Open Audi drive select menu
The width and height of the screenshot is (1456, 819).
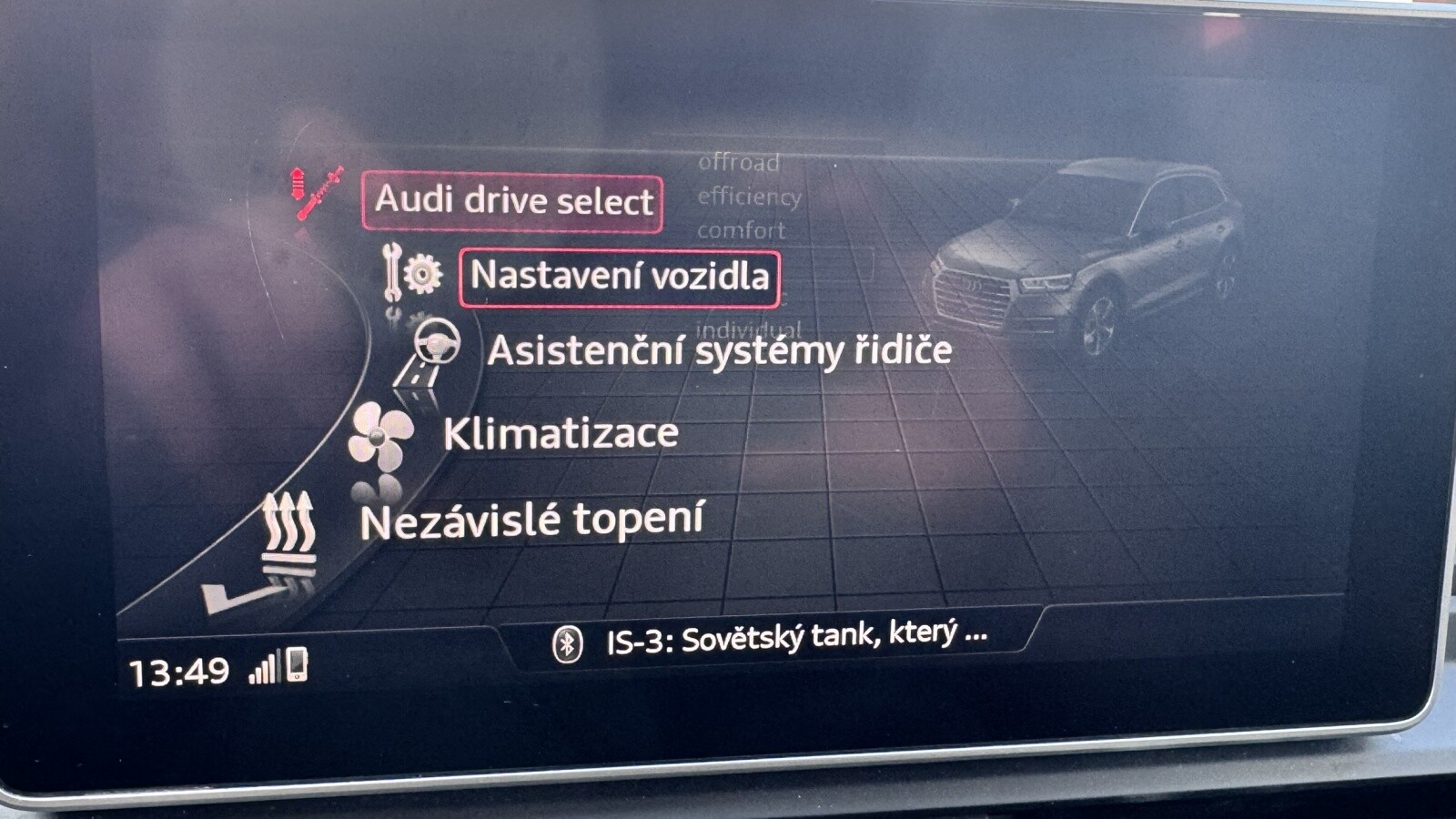click(512, 201)
